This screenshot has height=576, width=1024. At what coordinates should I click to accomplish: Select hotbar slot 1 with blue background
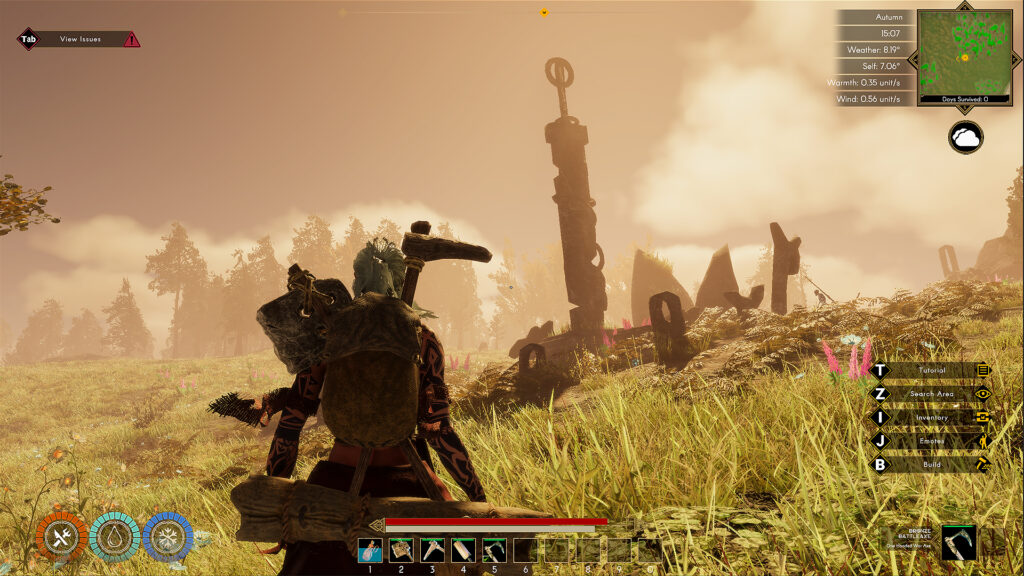click(x=370, y=550)
